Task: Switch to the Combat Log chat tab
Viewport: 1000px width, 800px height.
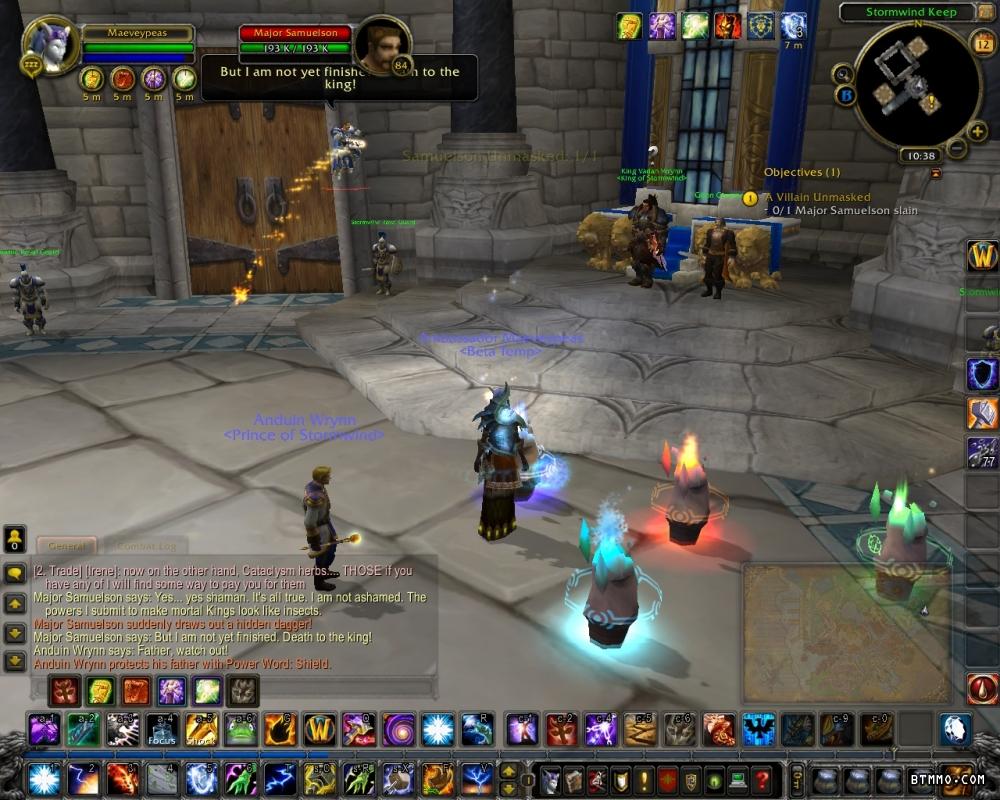Action: [x=146, y=546]
